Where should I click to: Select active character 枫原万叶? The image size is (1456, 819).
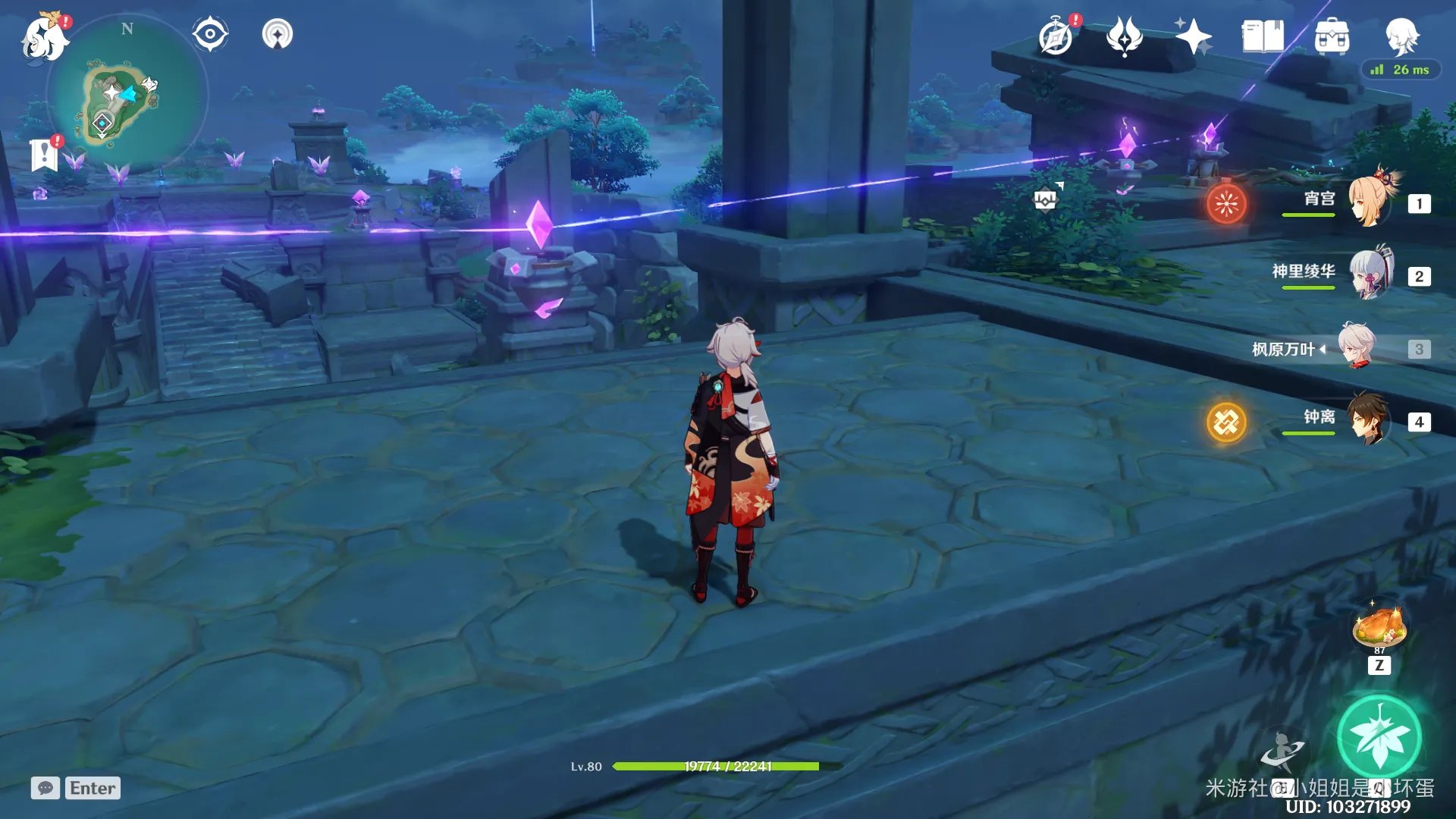pos(1357,347)
